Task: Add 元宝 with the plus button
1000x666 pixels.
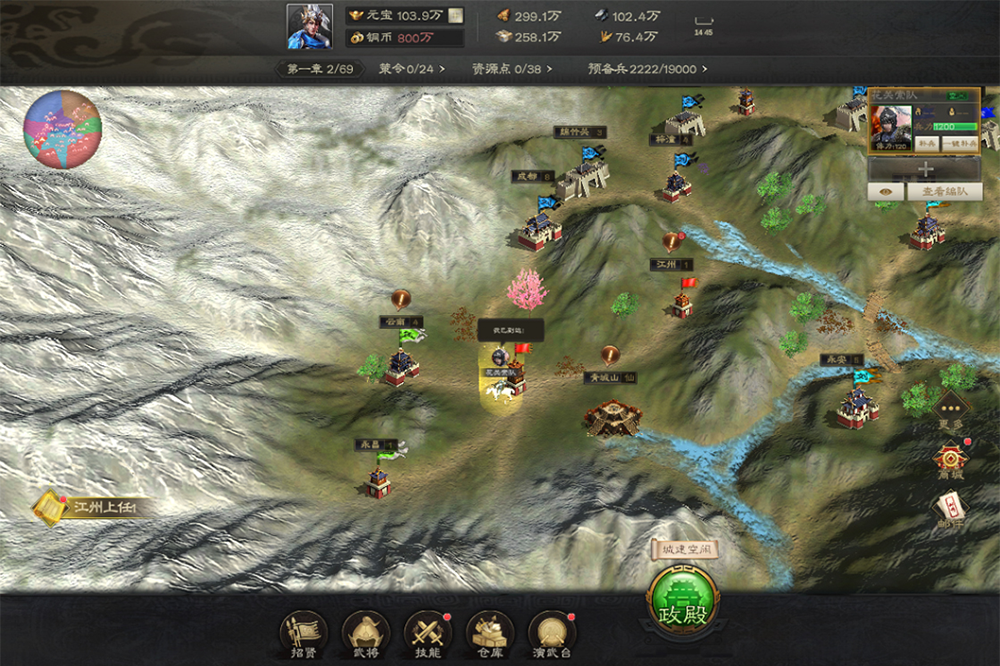Action: [x=455, y=16]
